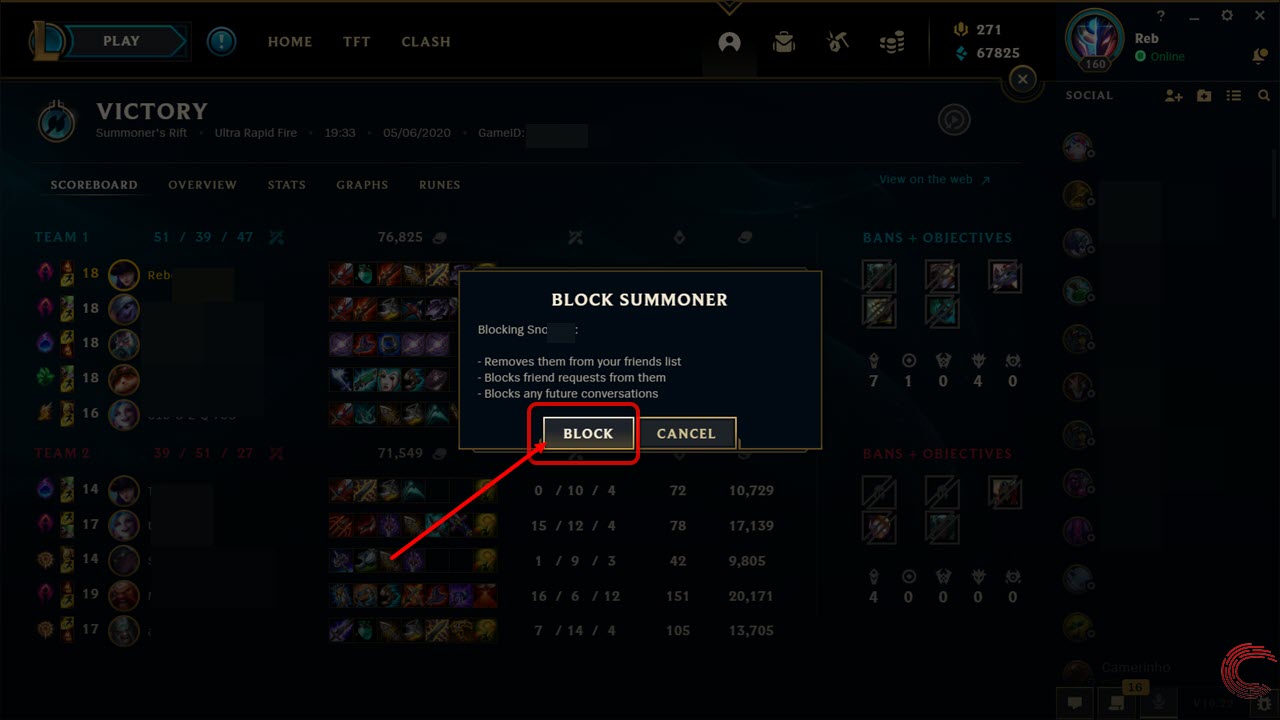Dismiss the dialog with CANCEL
Screen dimensions: 1280x720
[686, 433]
